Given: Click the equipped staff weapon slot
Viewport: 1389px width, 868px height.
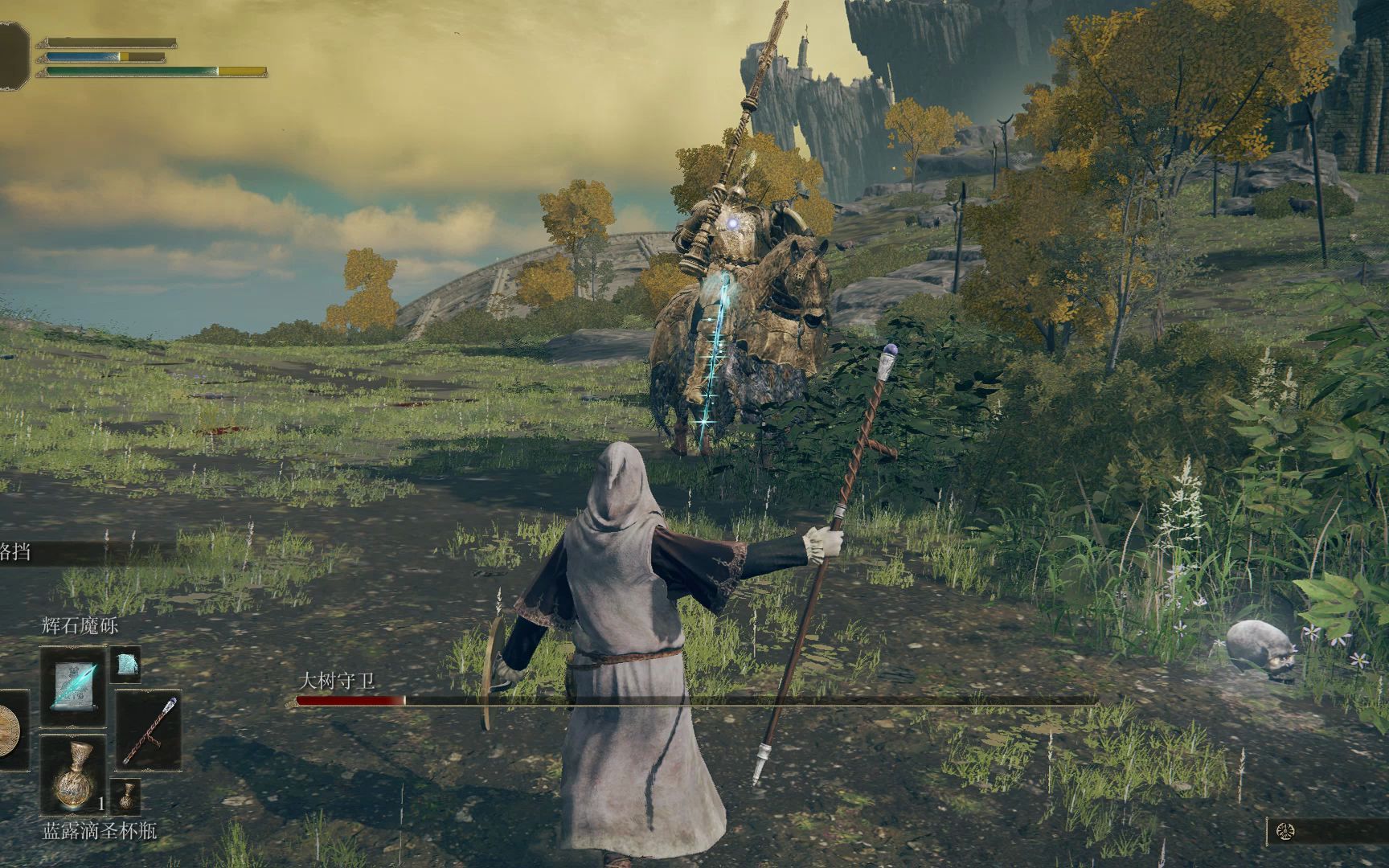Looking at the screenshot, I should pyautogui.click(x=149, y=731).
